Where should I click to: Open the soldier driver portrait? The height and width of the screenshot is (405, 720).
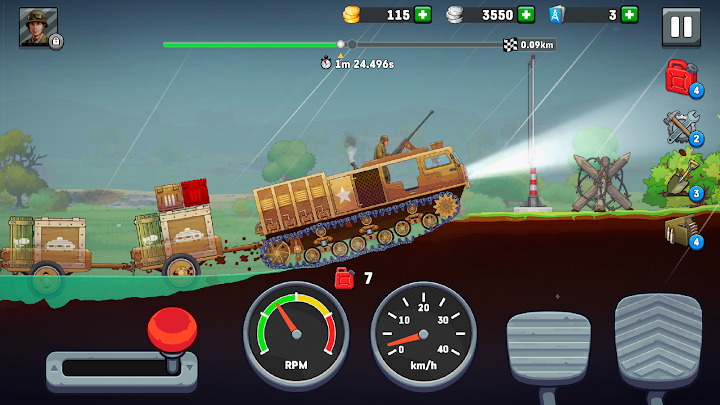[38, 27]
